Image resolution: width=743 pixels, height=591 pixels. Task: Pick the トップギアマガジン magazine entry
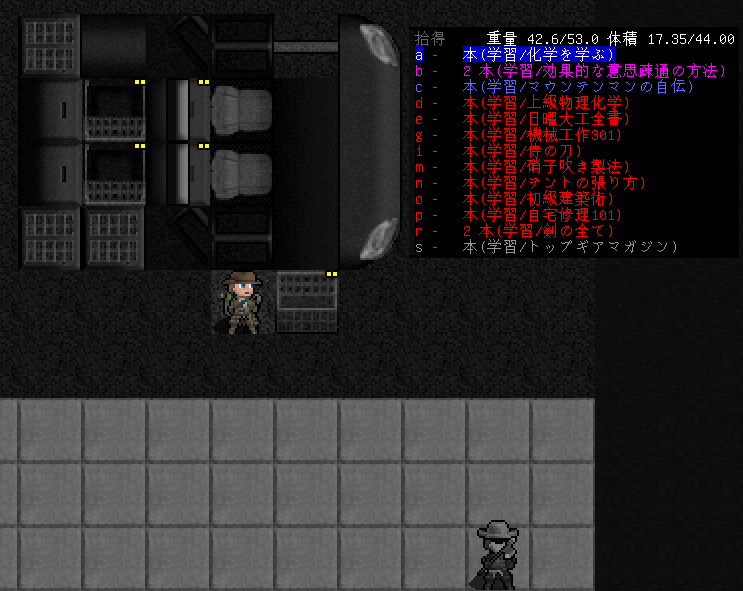pyautogui.click(x=570, y=247)
